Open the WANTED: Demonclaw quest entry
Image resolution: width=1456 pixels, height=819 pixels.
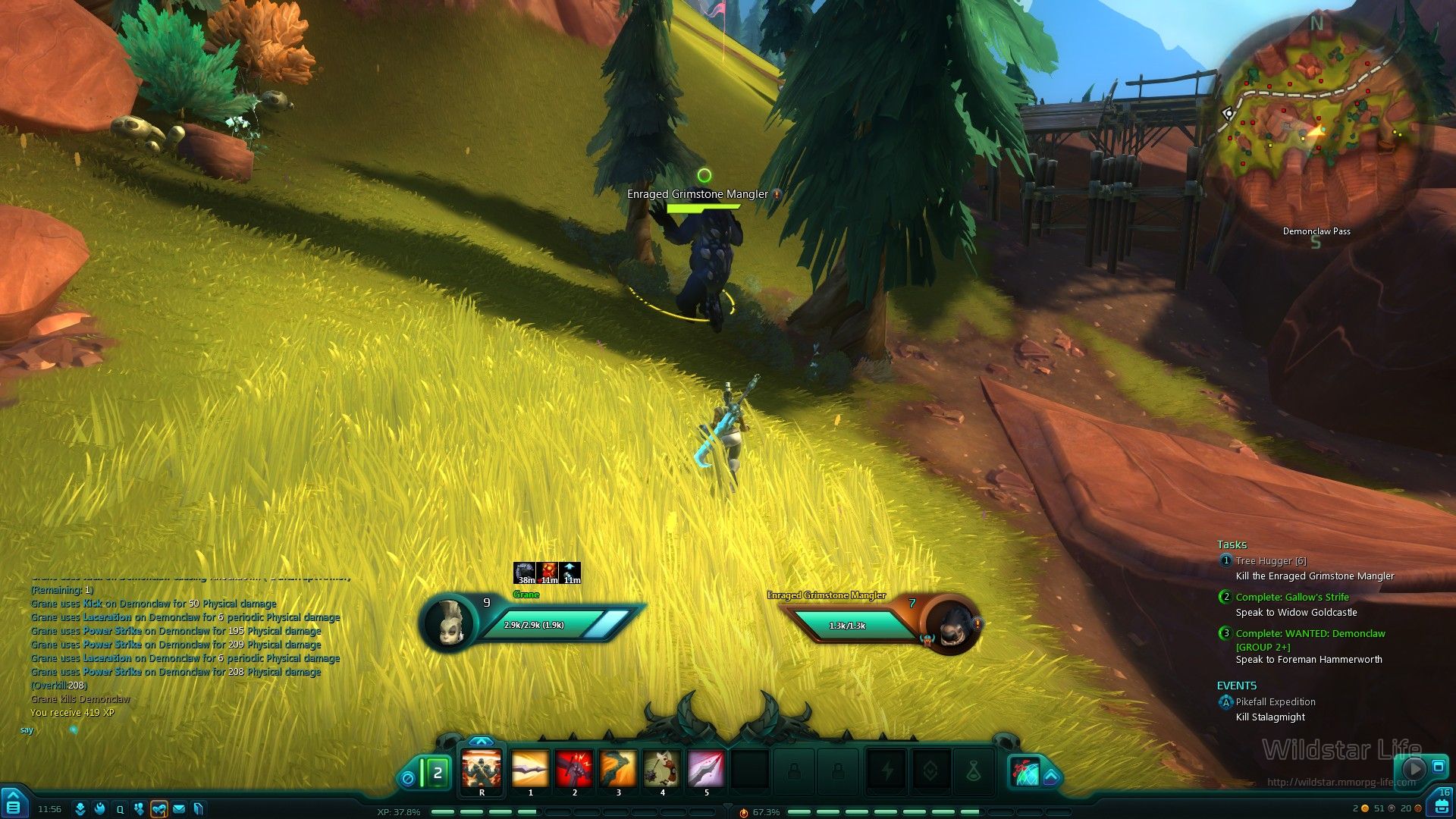(1310, 634)
